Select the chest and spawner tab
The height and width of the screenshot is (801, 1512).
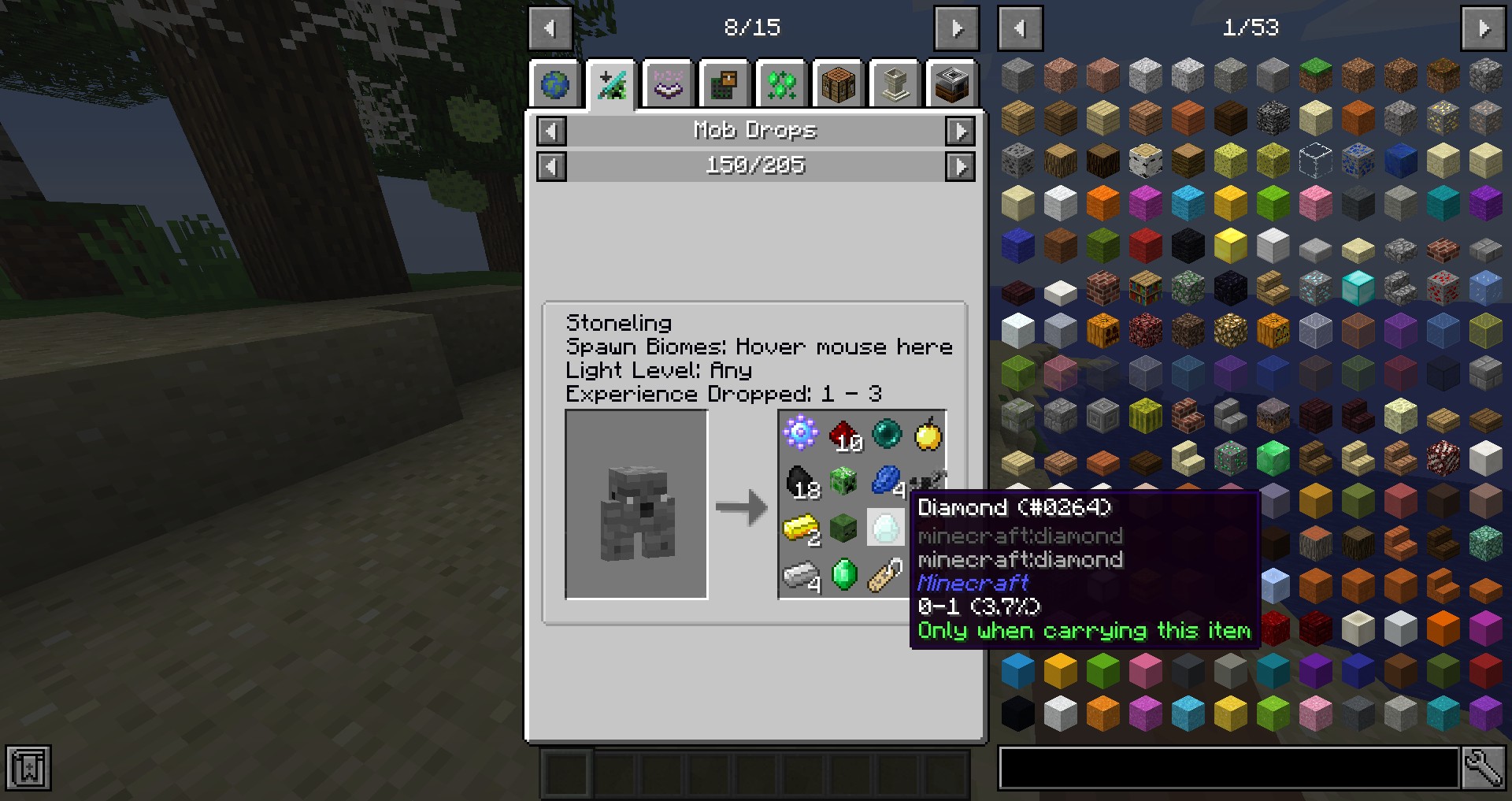click(x=725, y=84)
